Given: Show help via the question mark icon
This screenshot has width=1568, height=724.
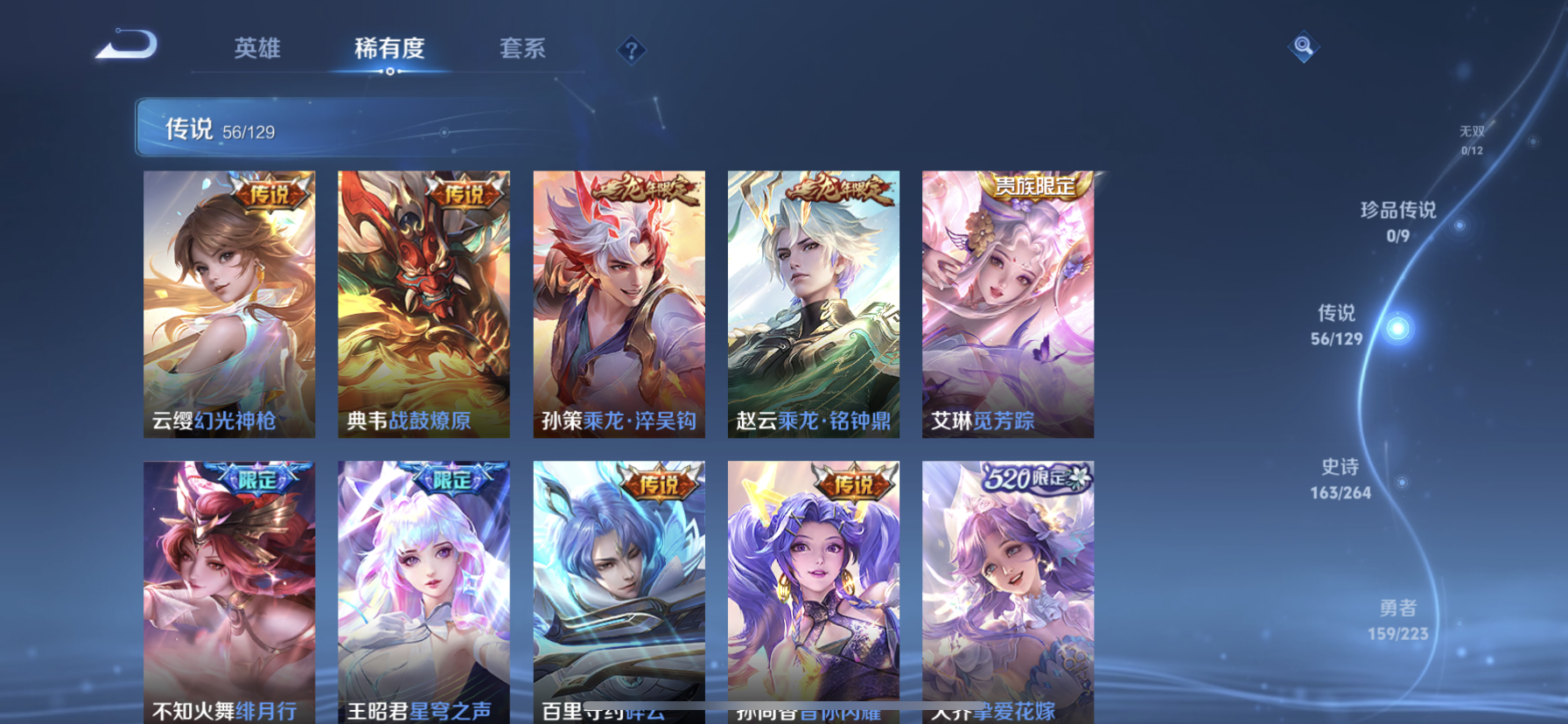Looking at the screenshot, I should pos(631,50).
